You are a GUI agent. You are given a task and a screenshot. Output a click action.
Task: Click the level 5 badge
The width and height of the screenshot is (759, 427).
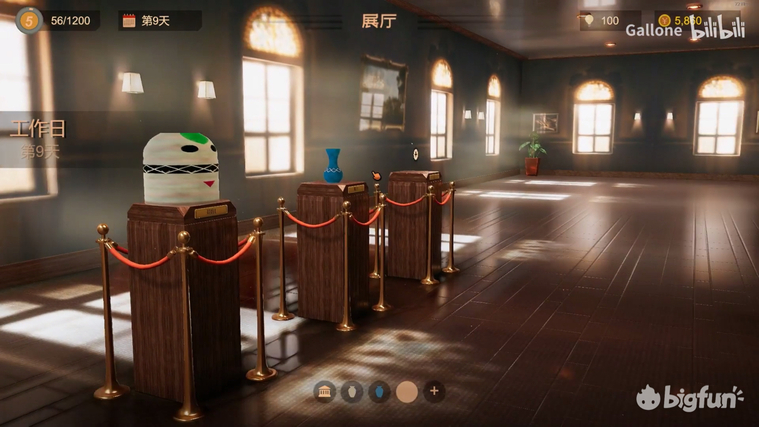point(28,19)
